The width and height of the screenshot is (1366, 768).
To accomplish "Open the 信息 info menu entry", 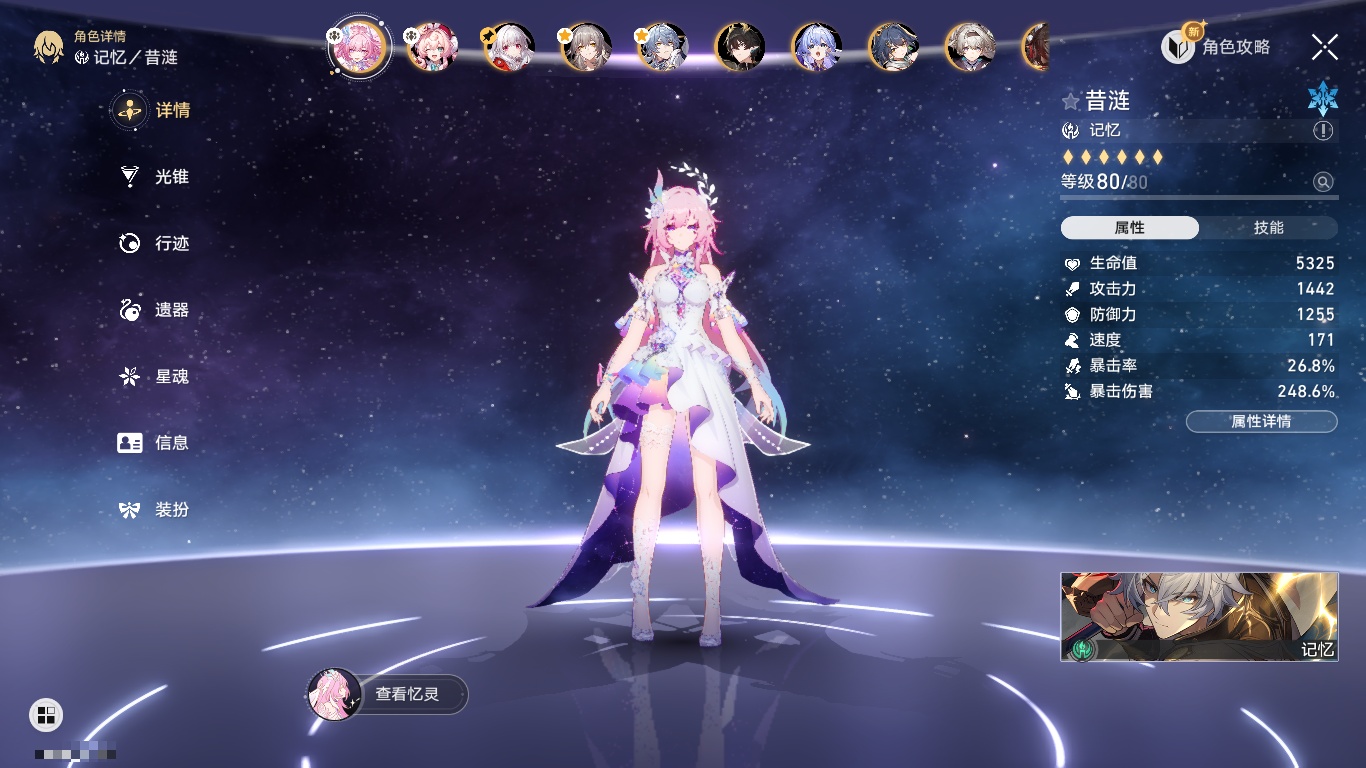I will click(155, 443).
